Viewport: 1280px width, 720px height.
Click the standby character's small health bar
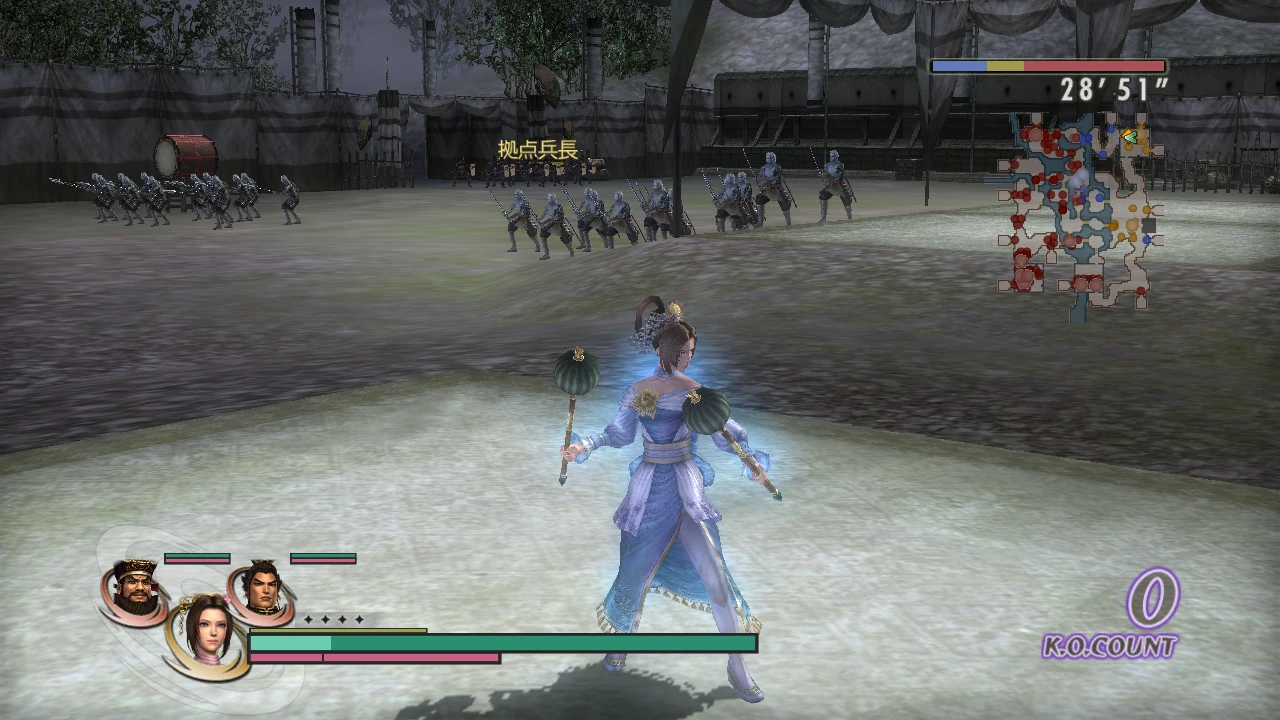click(197, 558)
